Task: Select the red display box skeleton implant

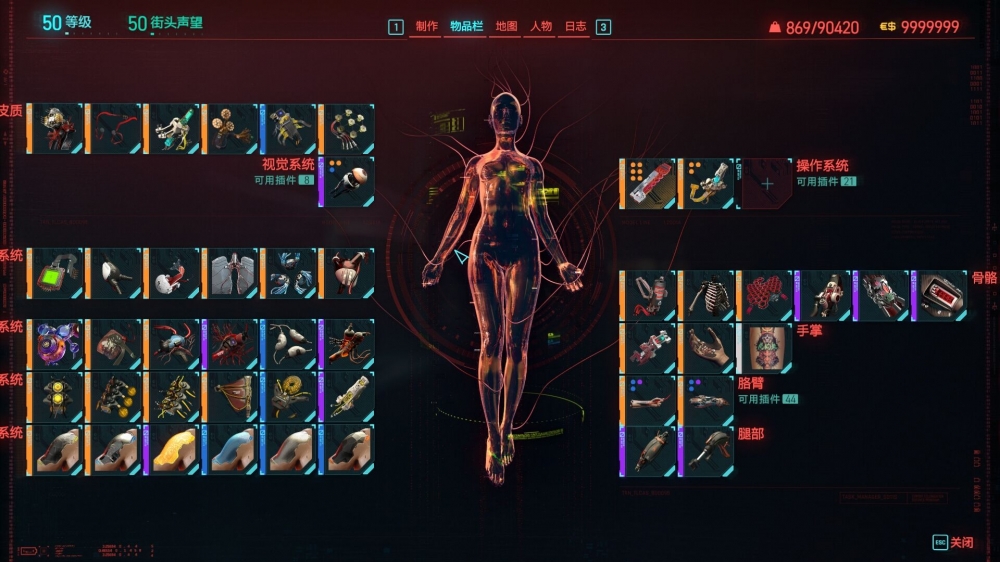Action: [941, 295]
